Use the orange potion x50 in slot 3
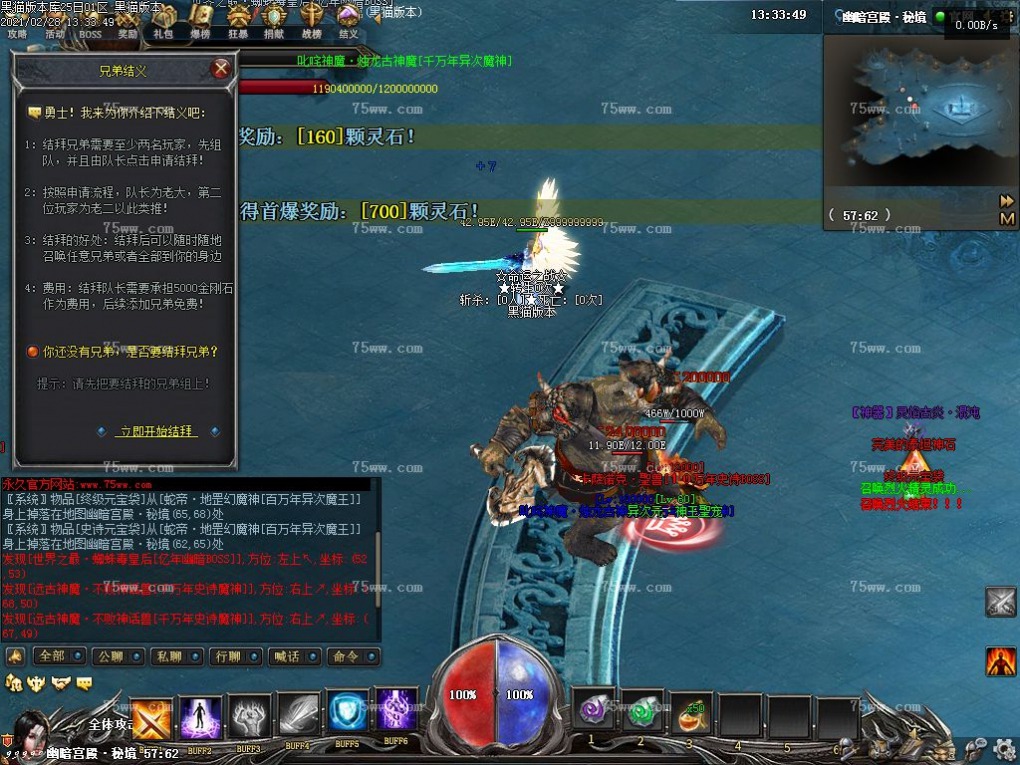The image size is (1020, 765). 691,714
